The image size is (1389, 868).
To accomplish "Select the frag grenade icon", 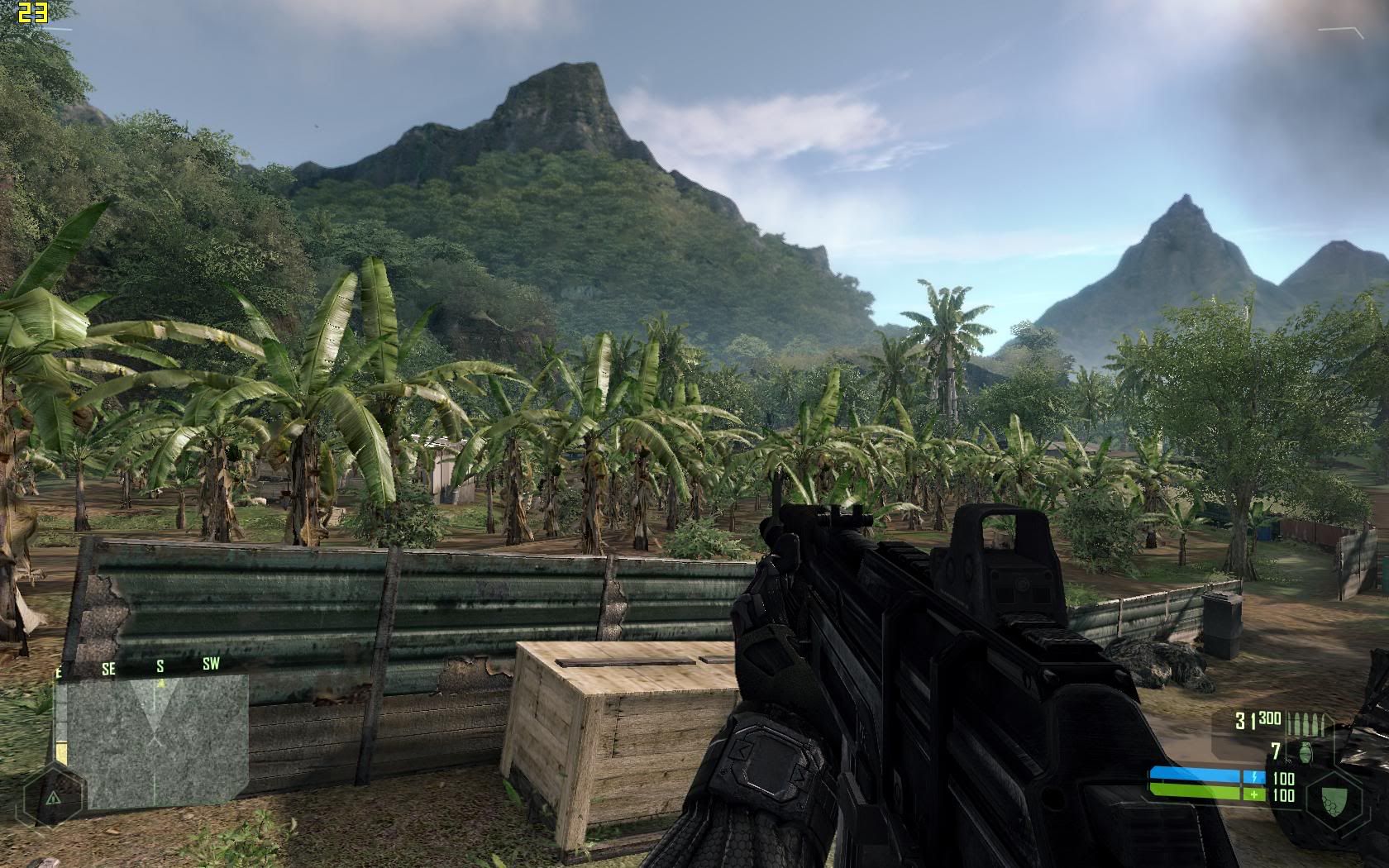I will coord(1306,752).
